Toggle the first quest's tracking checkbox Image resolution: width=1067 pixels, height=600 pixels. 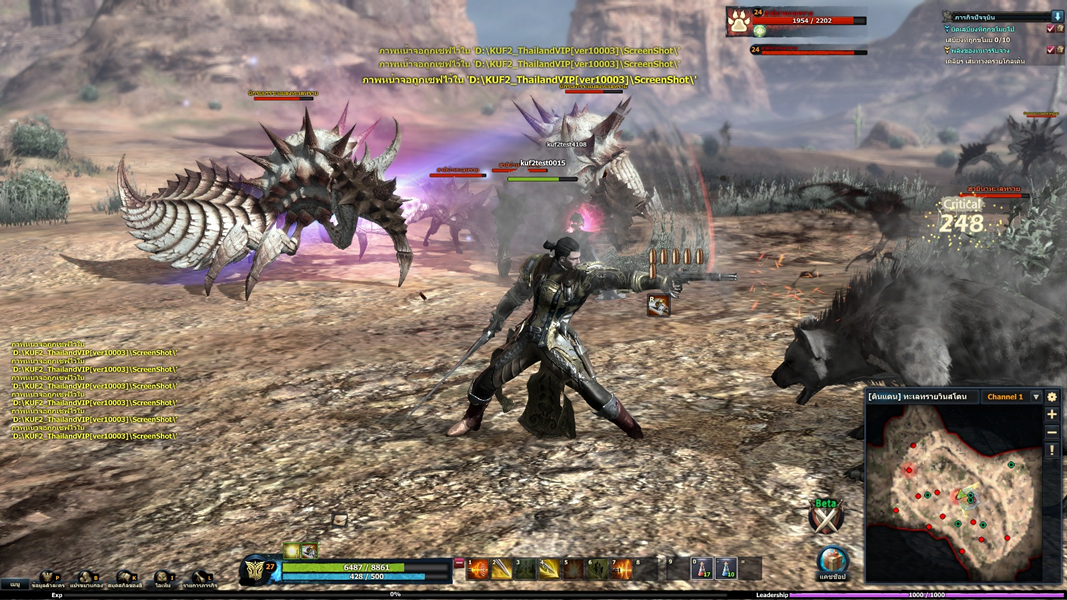pyautogui.click(x=1050, y=29)
